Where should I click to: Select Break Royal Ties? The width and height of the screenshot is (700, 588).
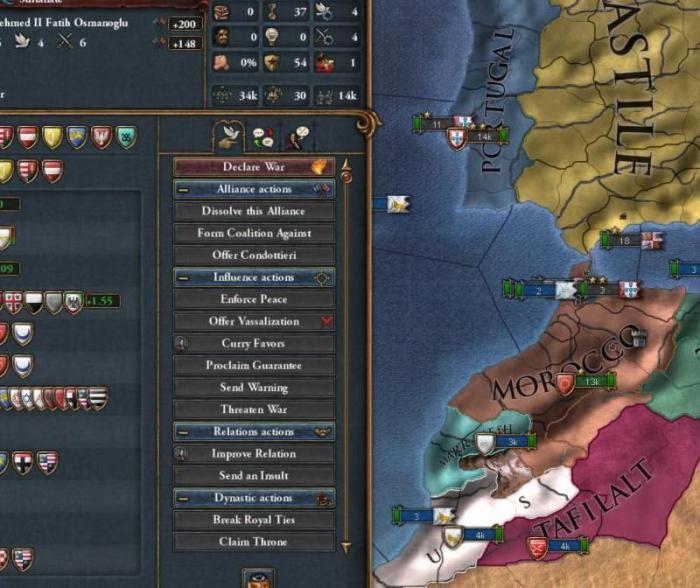point(254,520)
